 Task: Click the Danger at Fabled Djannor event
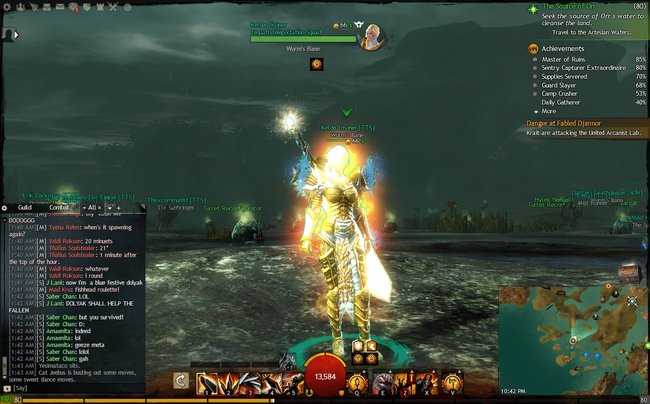point(570,122)
